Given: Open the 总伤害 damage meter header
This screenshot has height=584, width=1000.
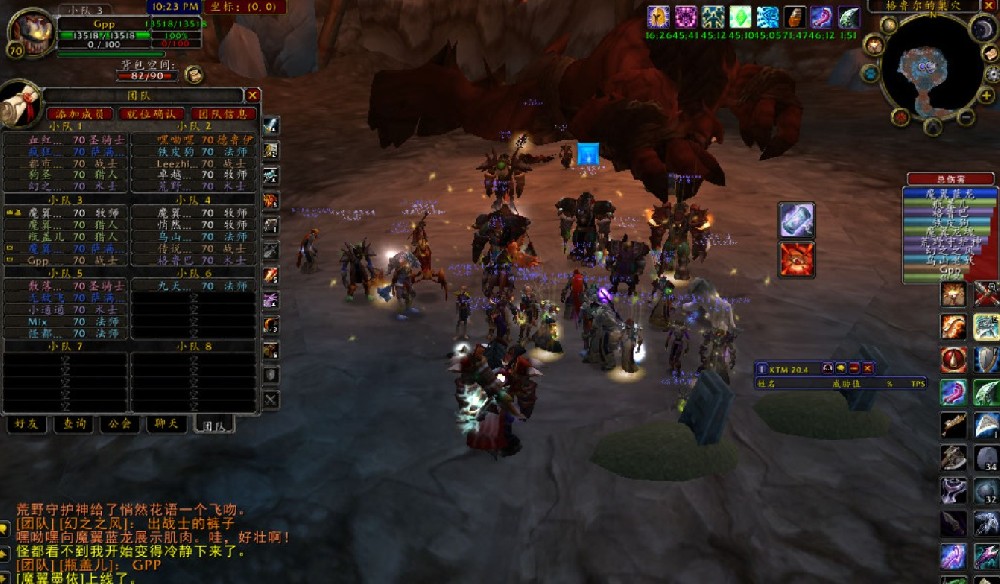Looking at the screenshot, I should [x=950, y=179].
